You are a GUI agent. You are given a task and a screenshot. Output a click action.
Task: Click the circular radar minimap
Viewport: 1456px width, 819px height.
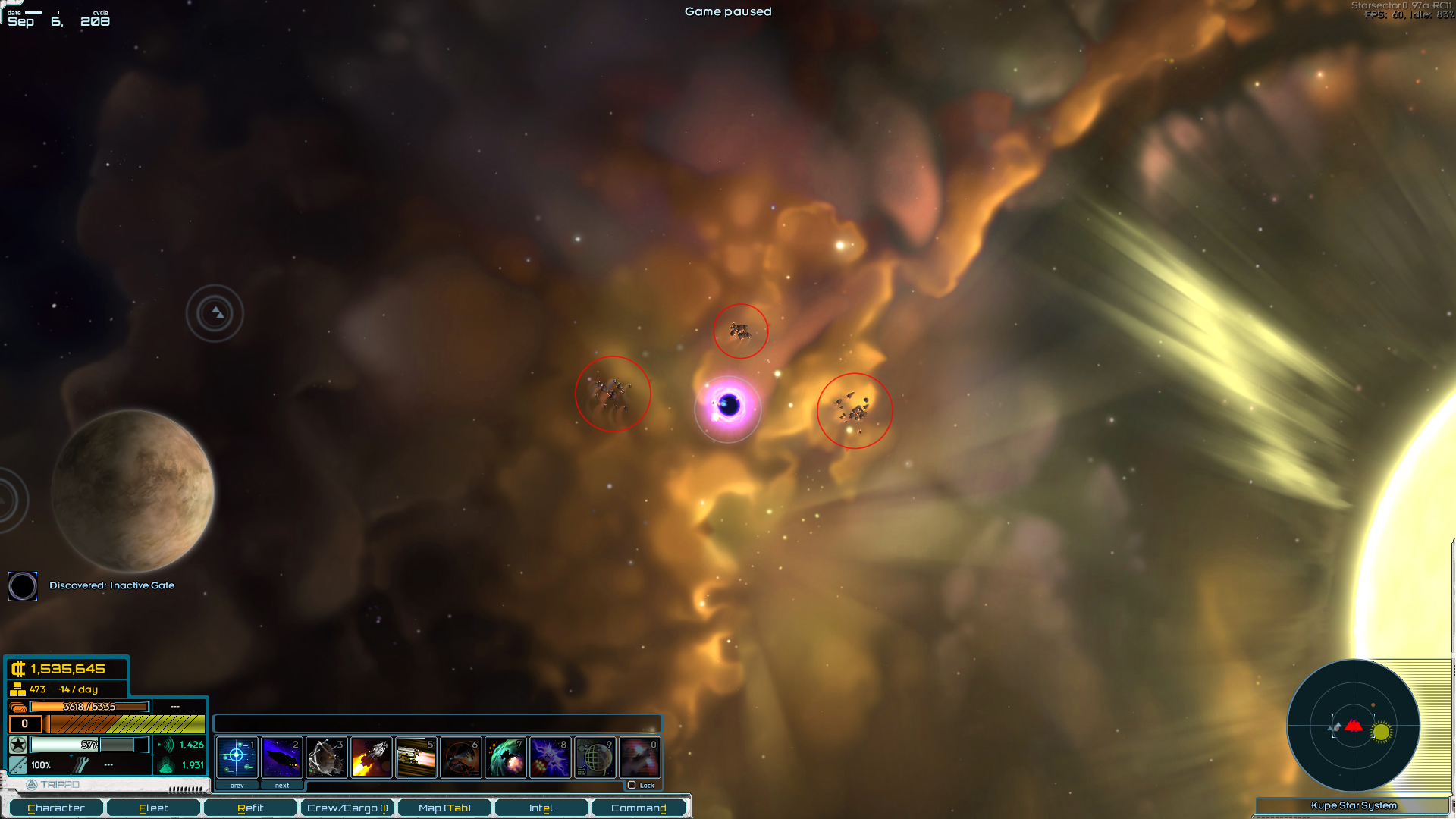click(1353, 726)
